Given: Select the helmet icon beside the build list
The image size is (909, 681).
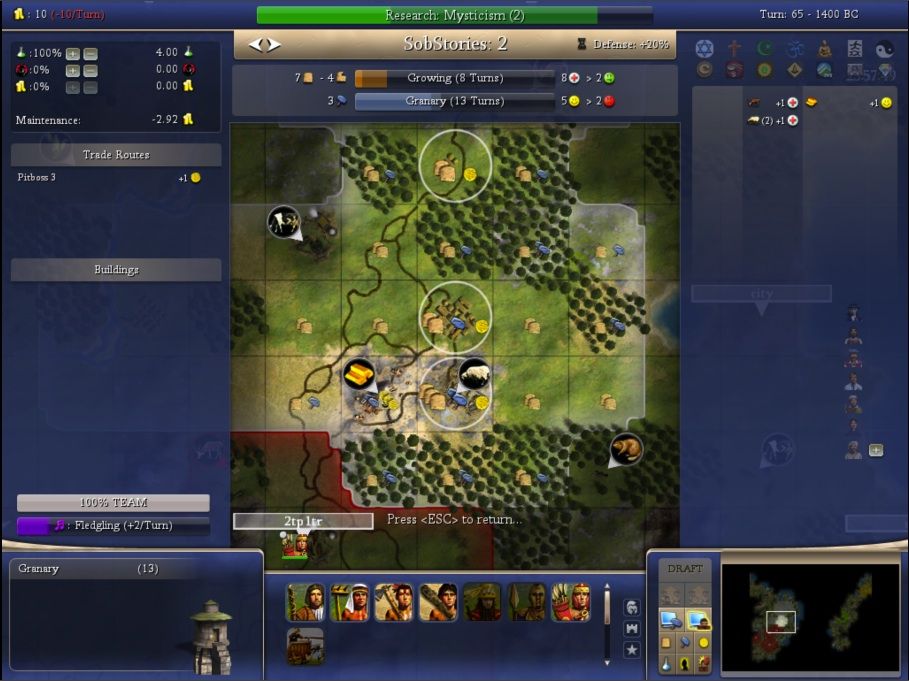Looking at the screenshot, I should [631, 606].
